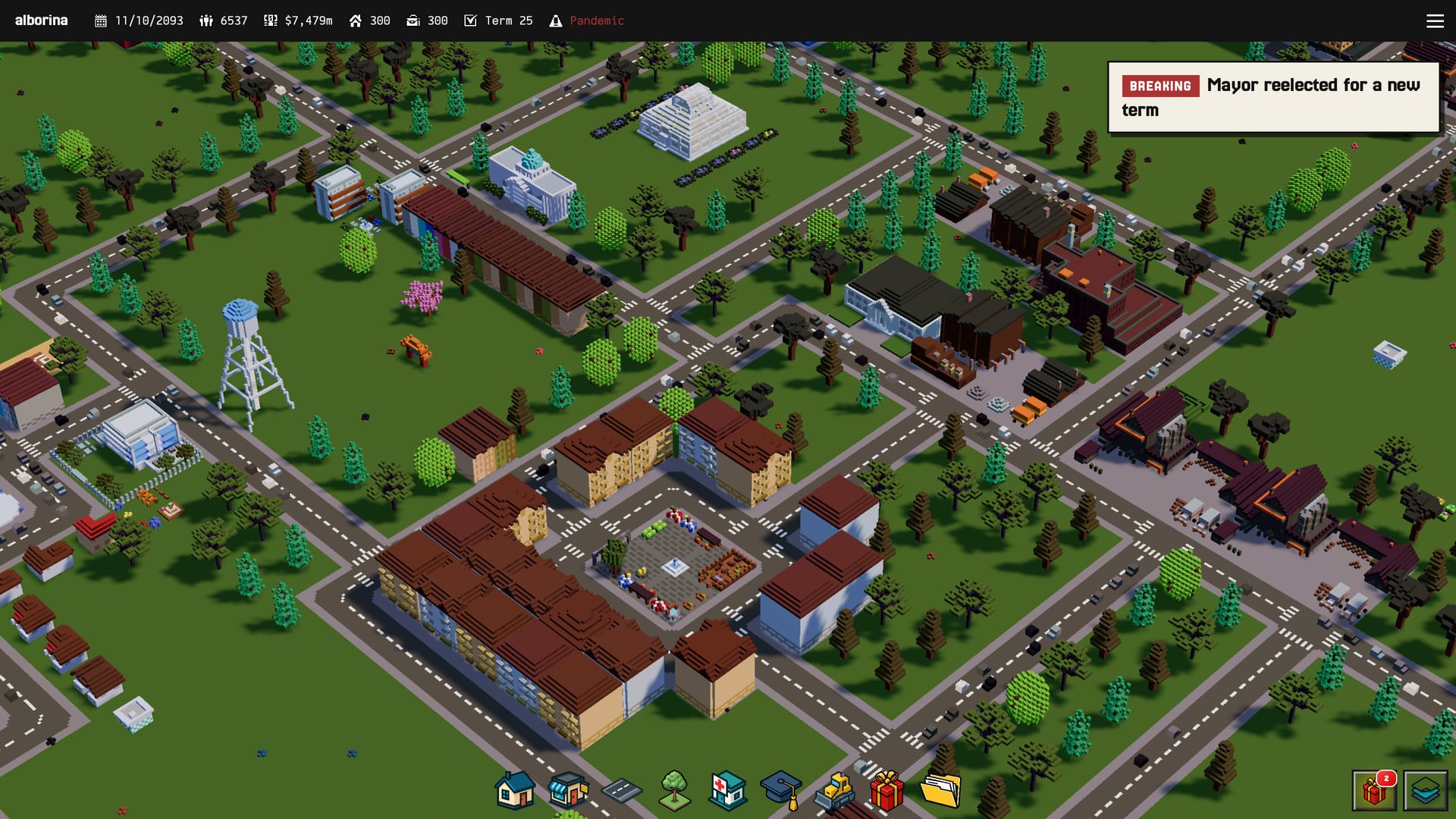The width and height of the screenshot is (1456, 819).
Task: Toggle the map layers overlay view
Action: pos(1428,789)
